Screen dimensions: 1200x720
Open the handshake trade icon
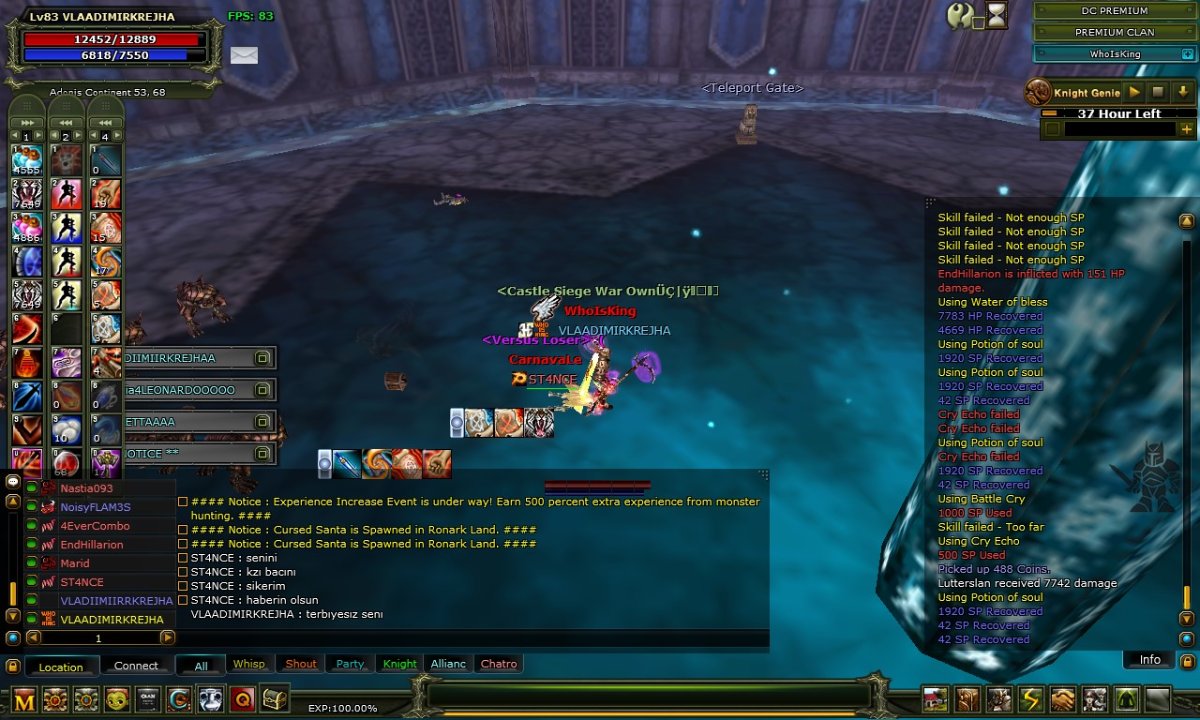tap(1063, 699)
